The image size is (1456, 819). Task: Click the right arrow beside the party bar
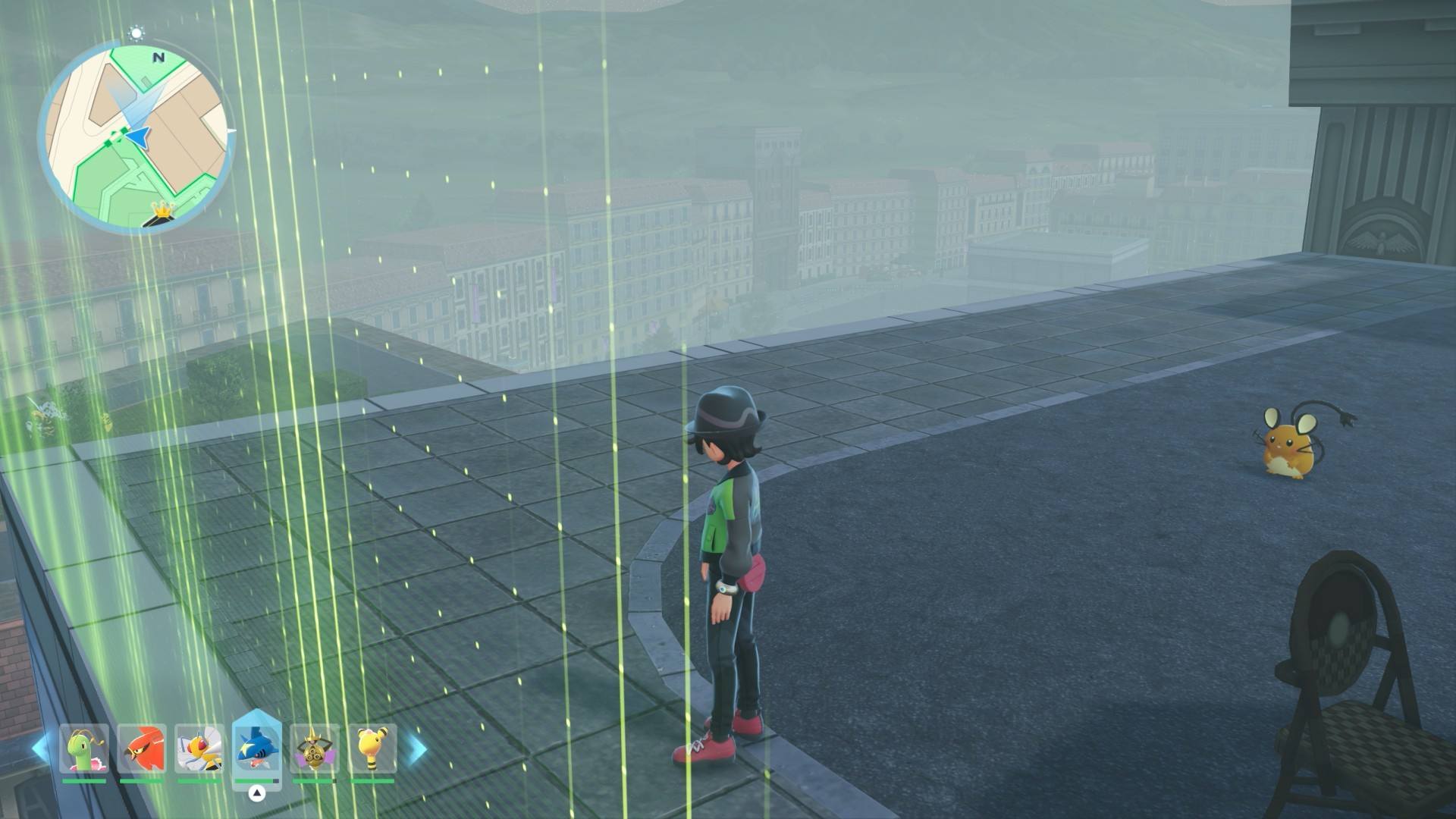[416, 748]
